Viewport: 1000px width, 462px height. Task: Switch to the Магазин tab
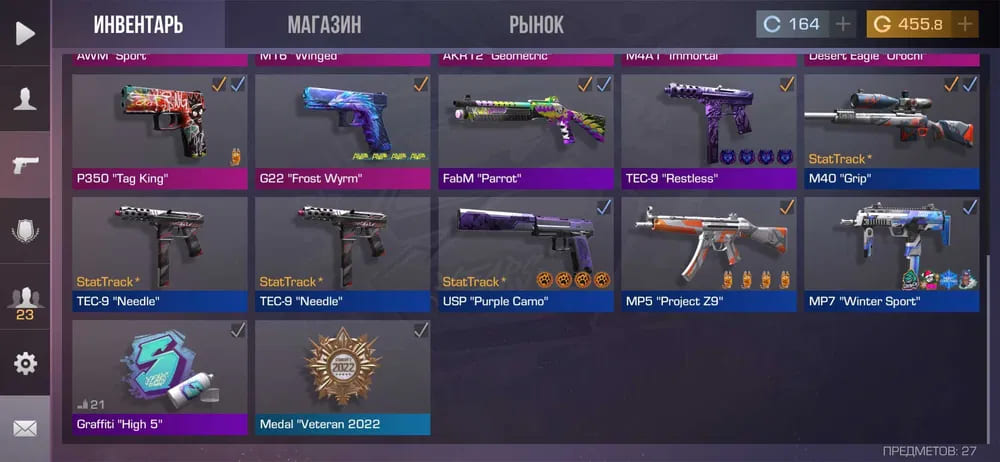pyautogui.click(x=324, y=24)
